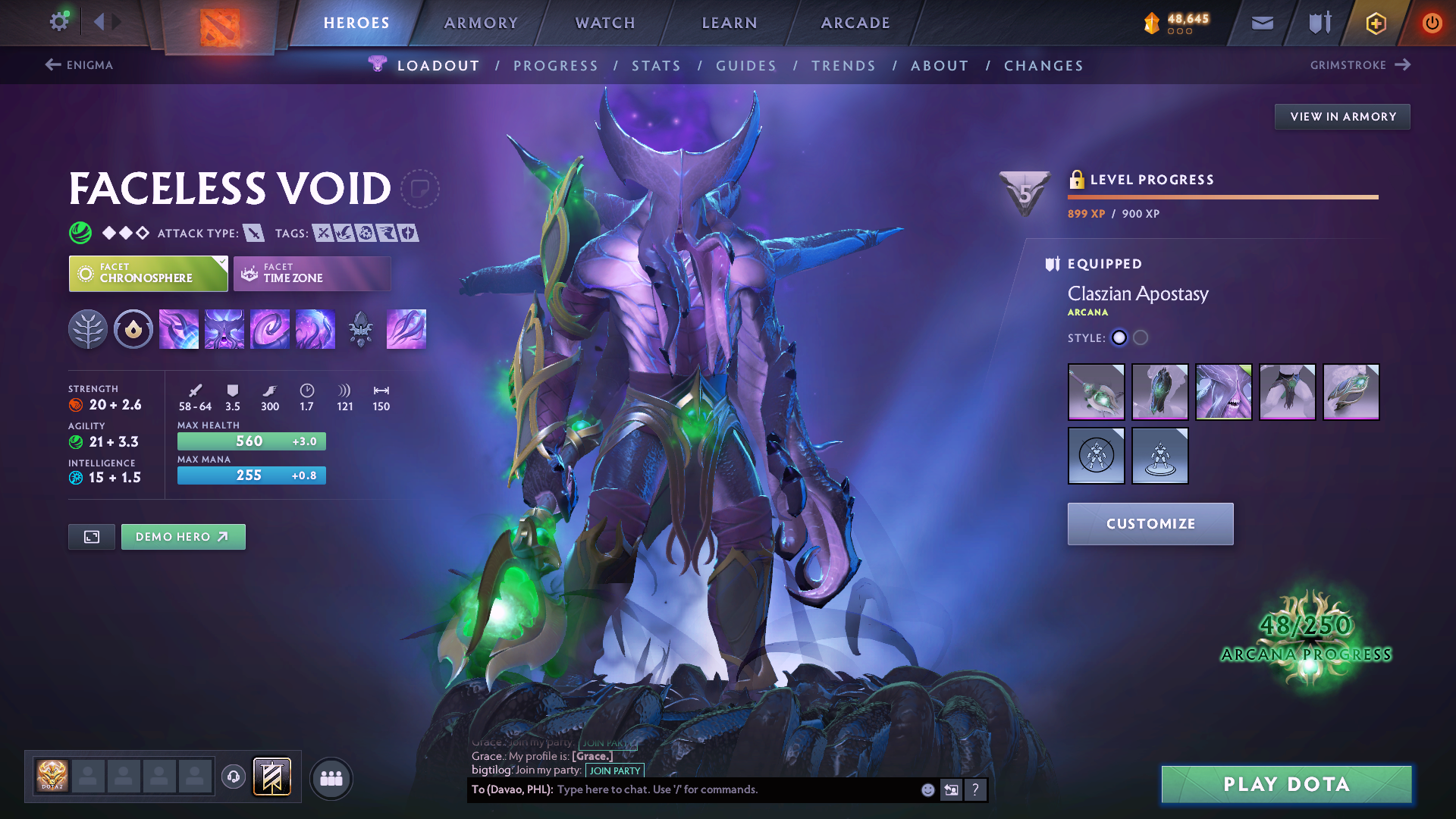Go to the Learn tab
The width and height of the screenshot is (1456, 819).
coord(730,23)
